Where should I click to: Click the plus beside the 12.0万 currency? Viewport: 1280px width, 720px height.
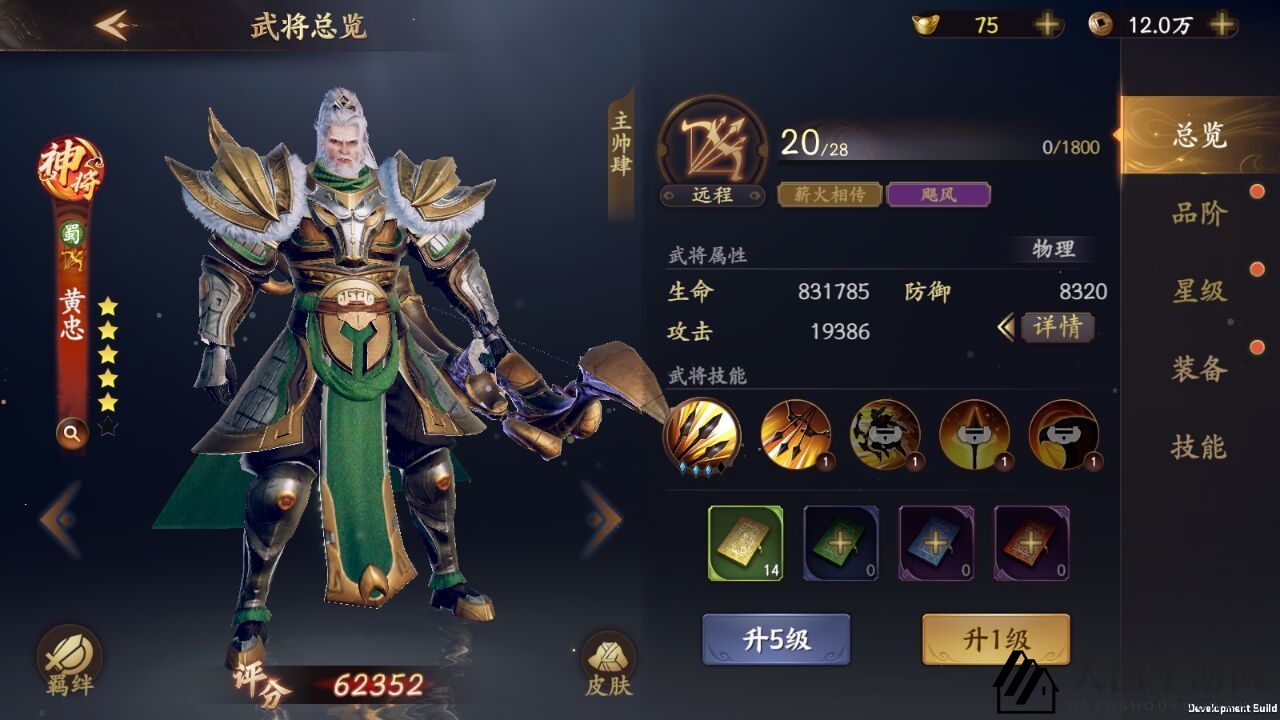click(x=1220, y=22)
